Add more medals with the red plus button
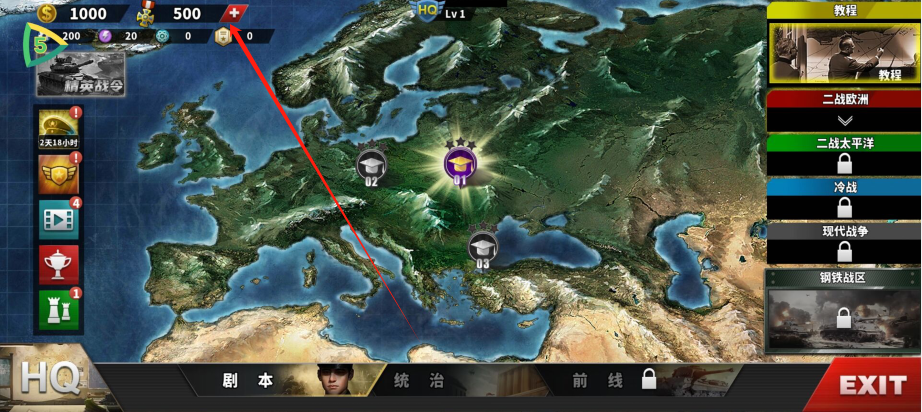922x412 pixels. click(234, 13)
